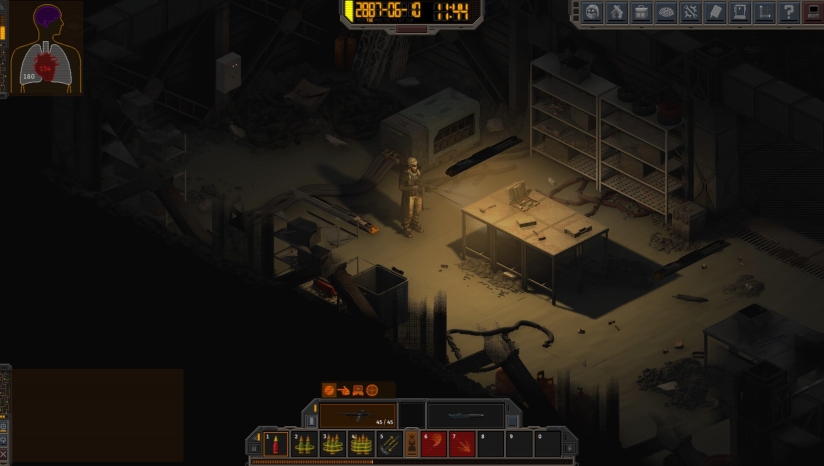824x466 pixels.
Task: Select hotbar slot 2 two-round burst
Action: 304,444
